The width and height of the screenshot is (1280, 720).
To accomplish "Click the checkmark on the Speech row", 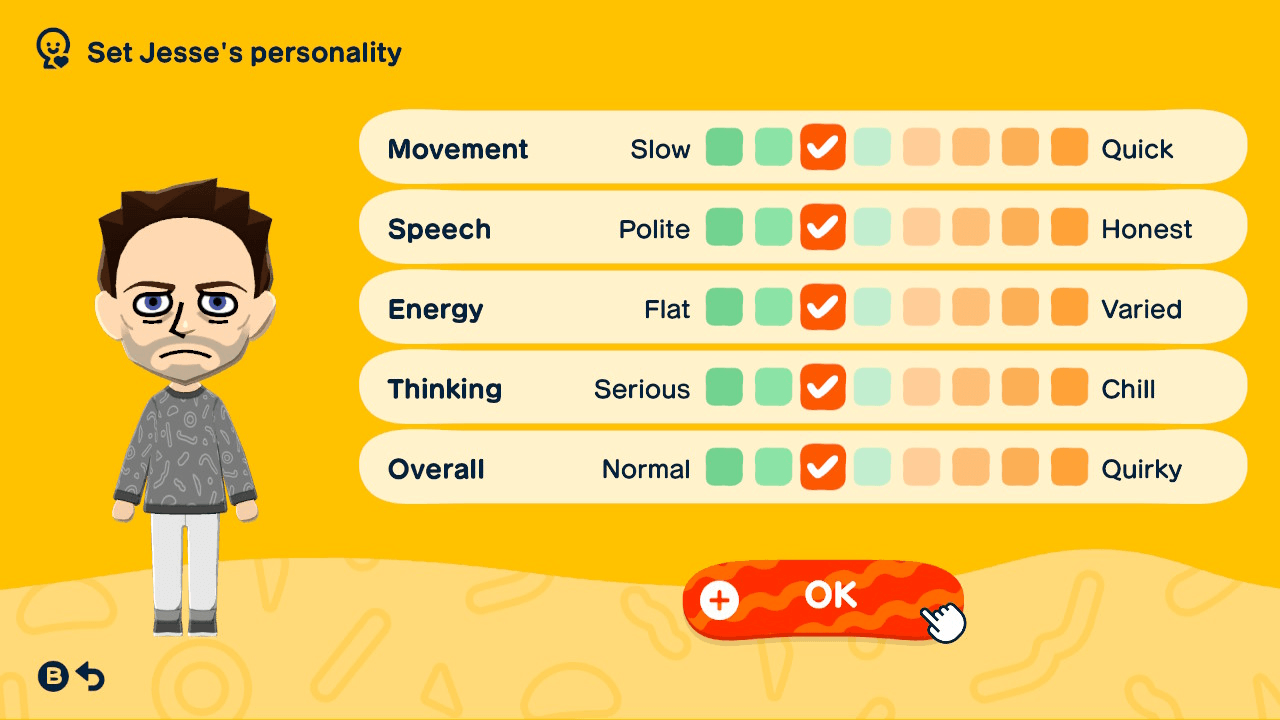I will [822, 227].
